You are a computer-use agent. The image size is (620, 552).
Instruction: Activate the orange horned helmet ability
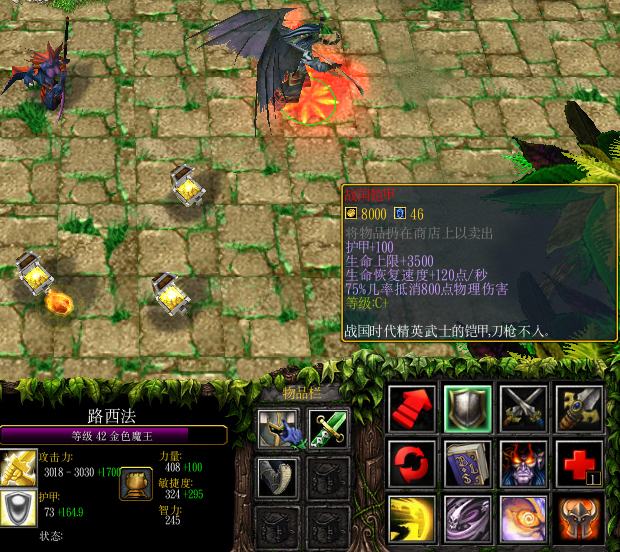pos(580,519)
